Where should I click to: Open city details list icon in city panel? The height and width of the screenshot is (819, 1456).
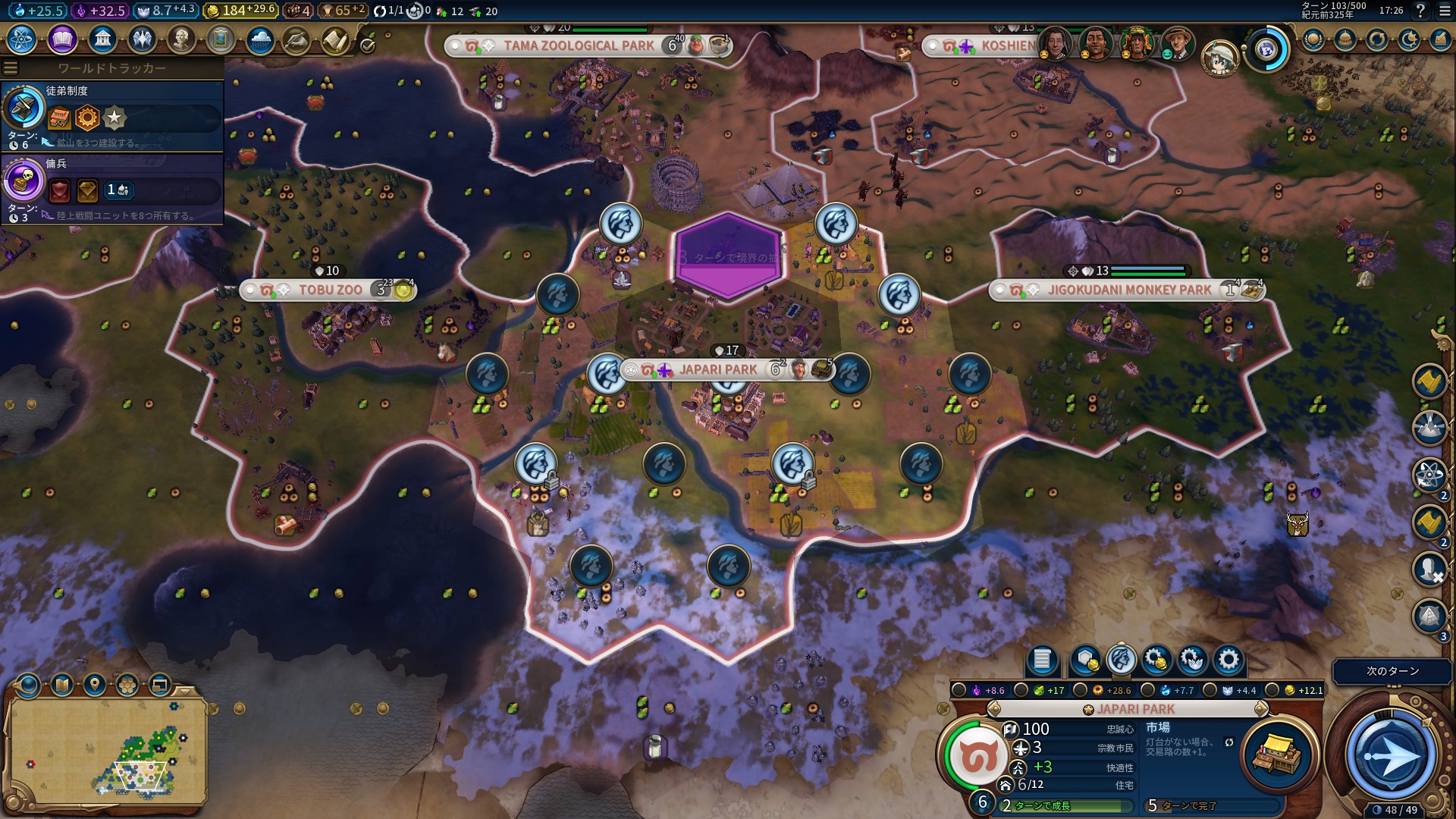[1042, 660]
